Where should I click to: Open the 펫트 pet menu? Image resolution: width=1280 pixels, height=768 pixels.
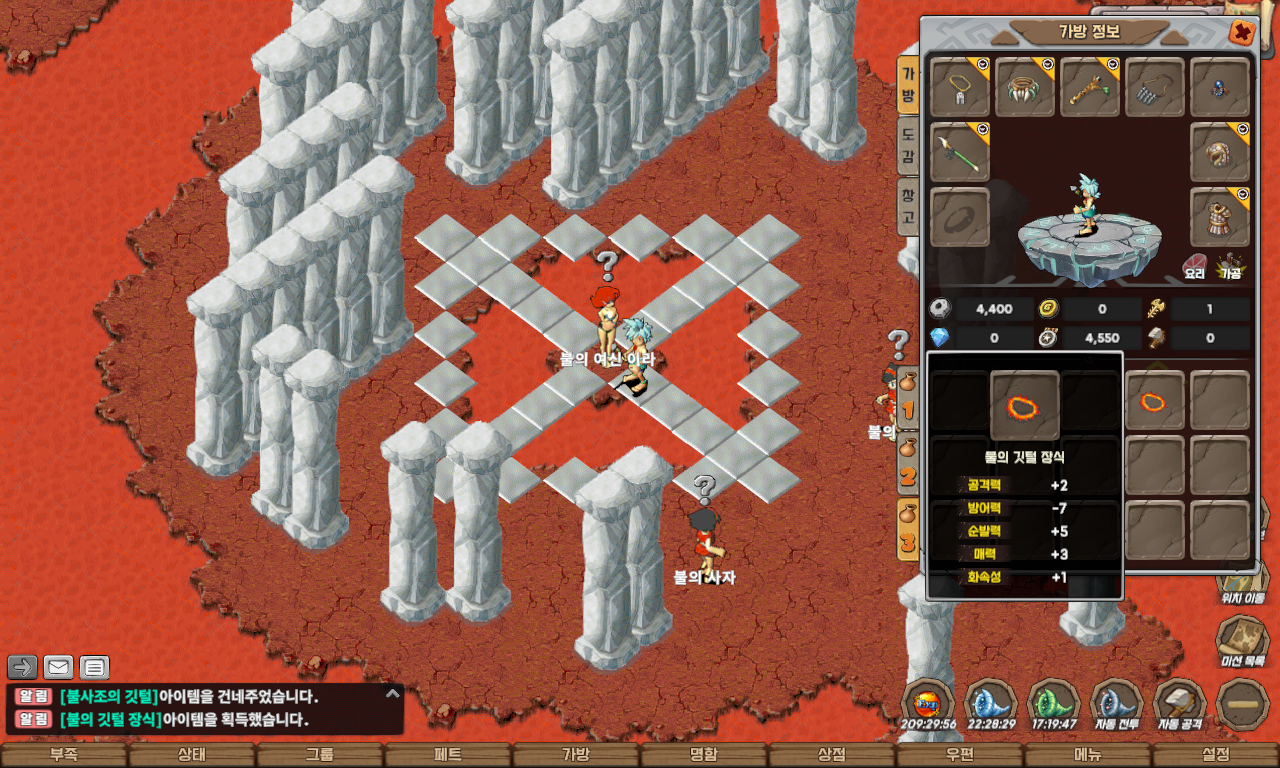(448, 755)
